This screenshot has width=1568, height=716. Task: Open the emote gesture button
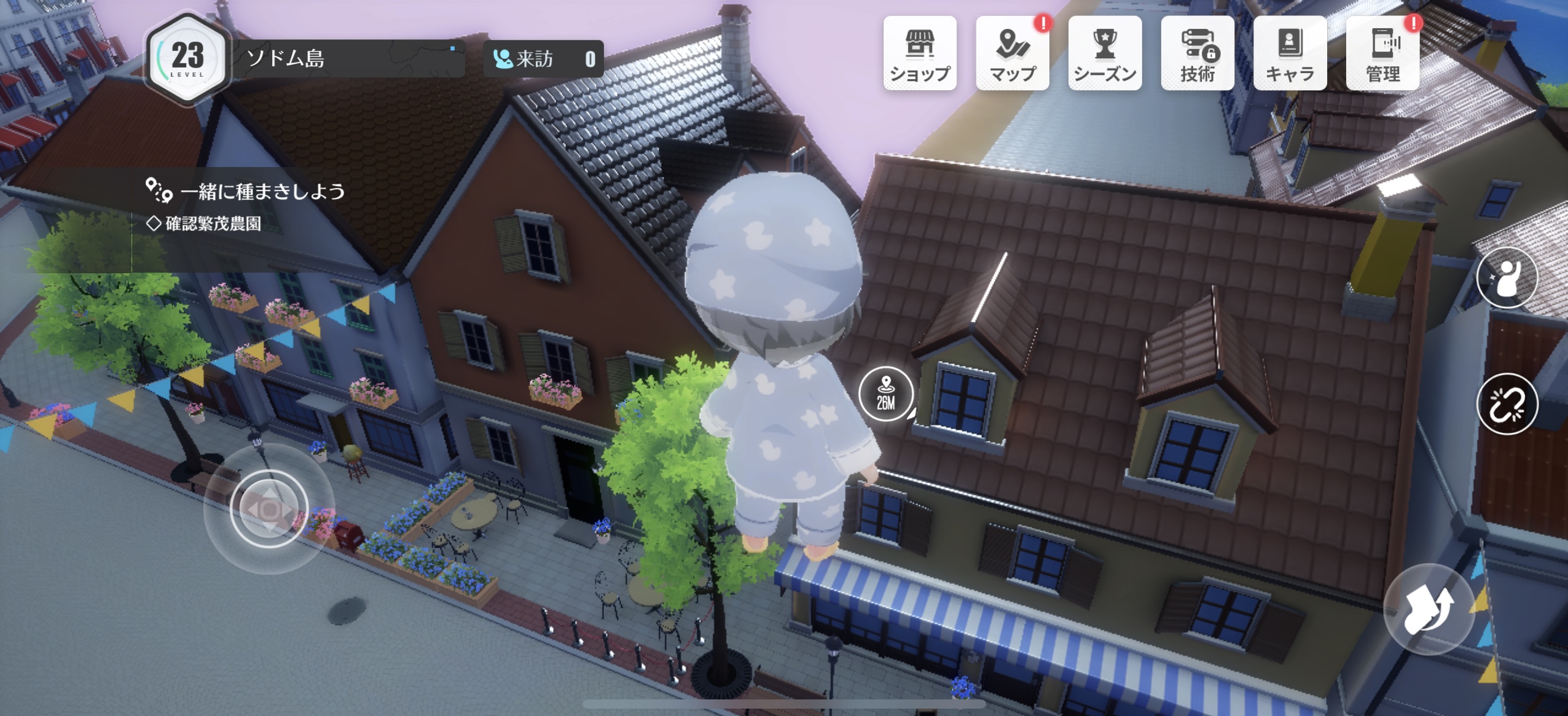1507,278
